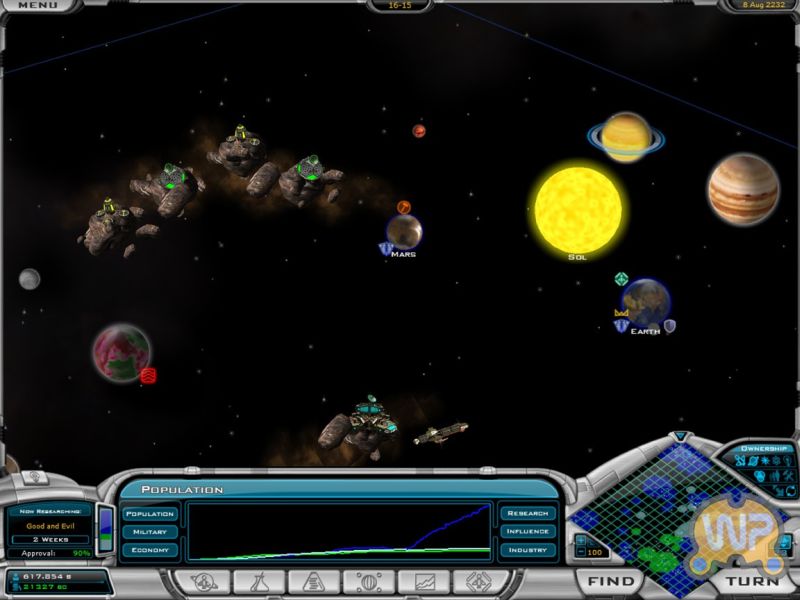The image size is (800, 600).
Task: Show the Population graph
Action: pyautogui.click(x=150, y=514)
